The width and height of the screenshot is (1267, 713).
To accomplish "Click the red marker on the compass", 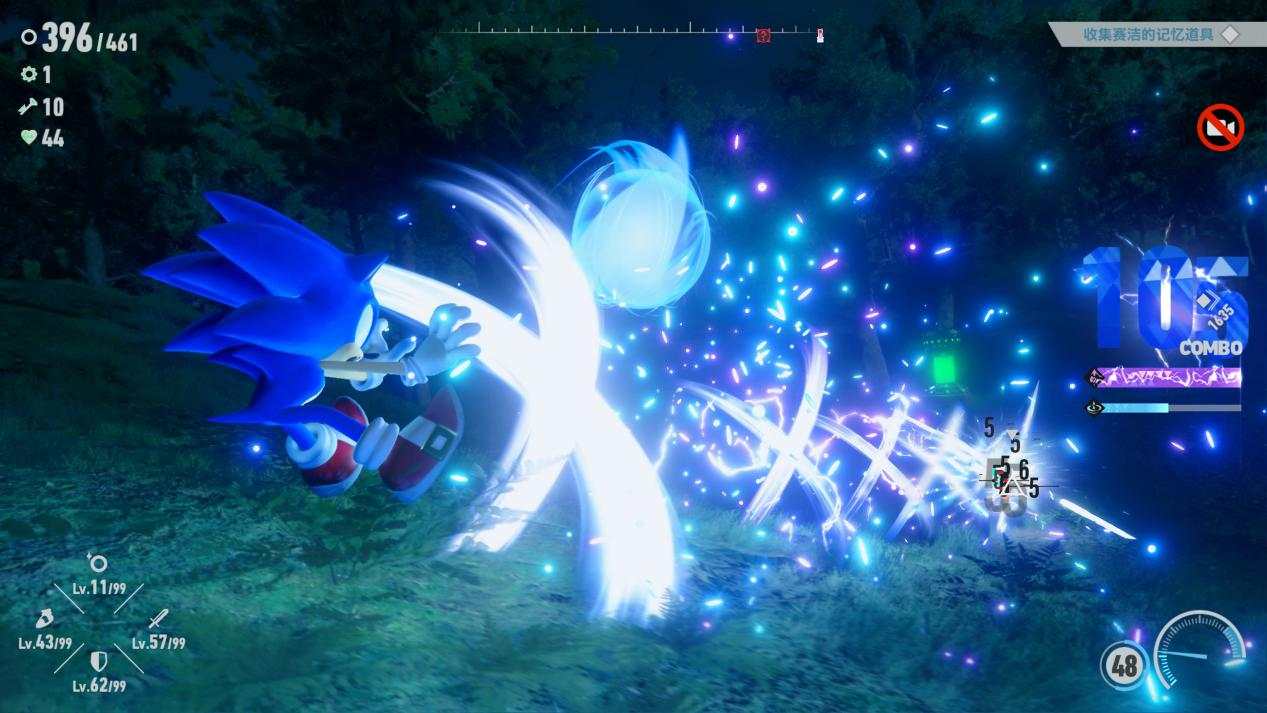I will [763, 35].
